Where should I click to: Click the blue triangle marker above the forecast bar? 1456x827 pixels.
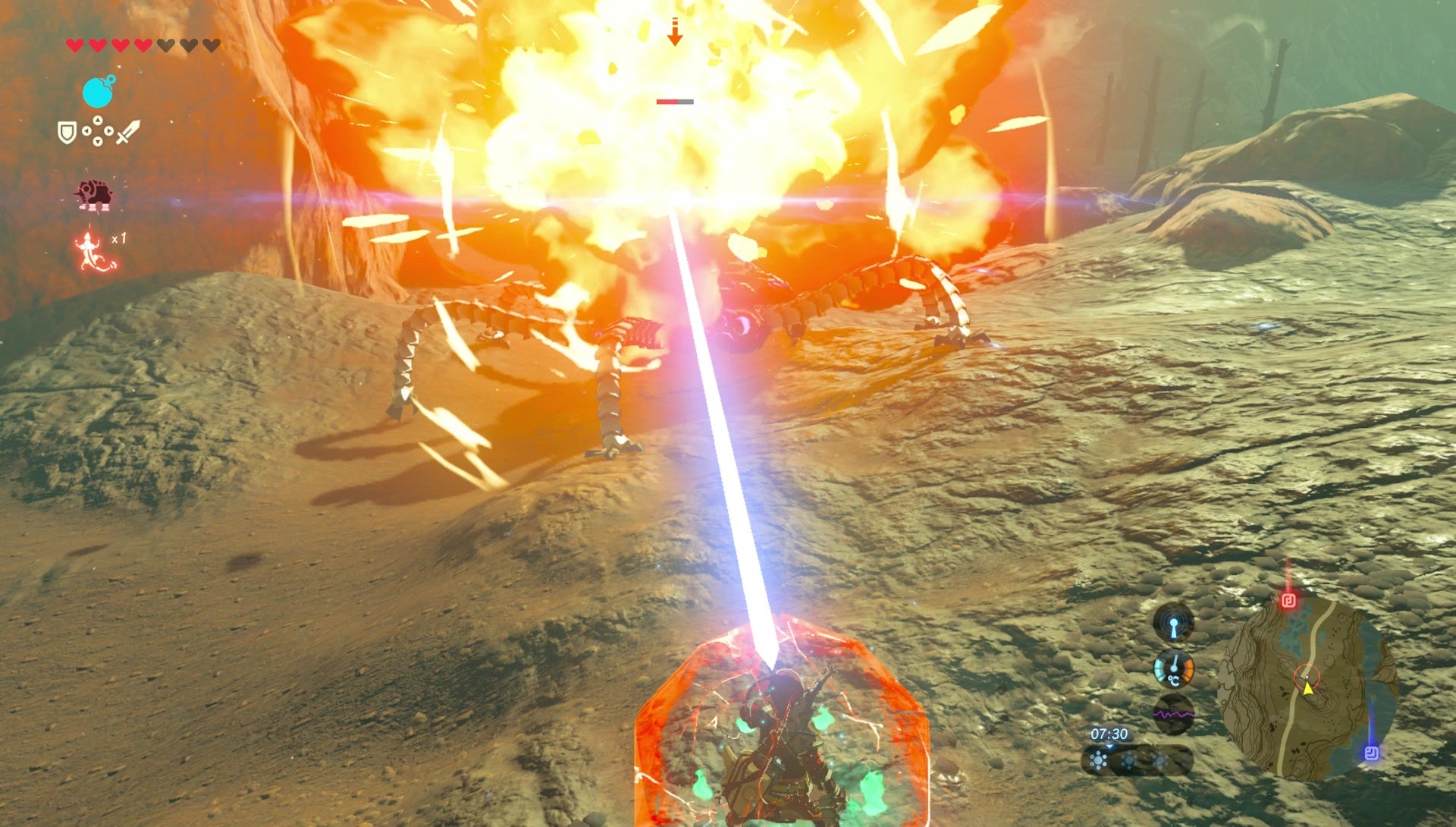click(1110, 747)
